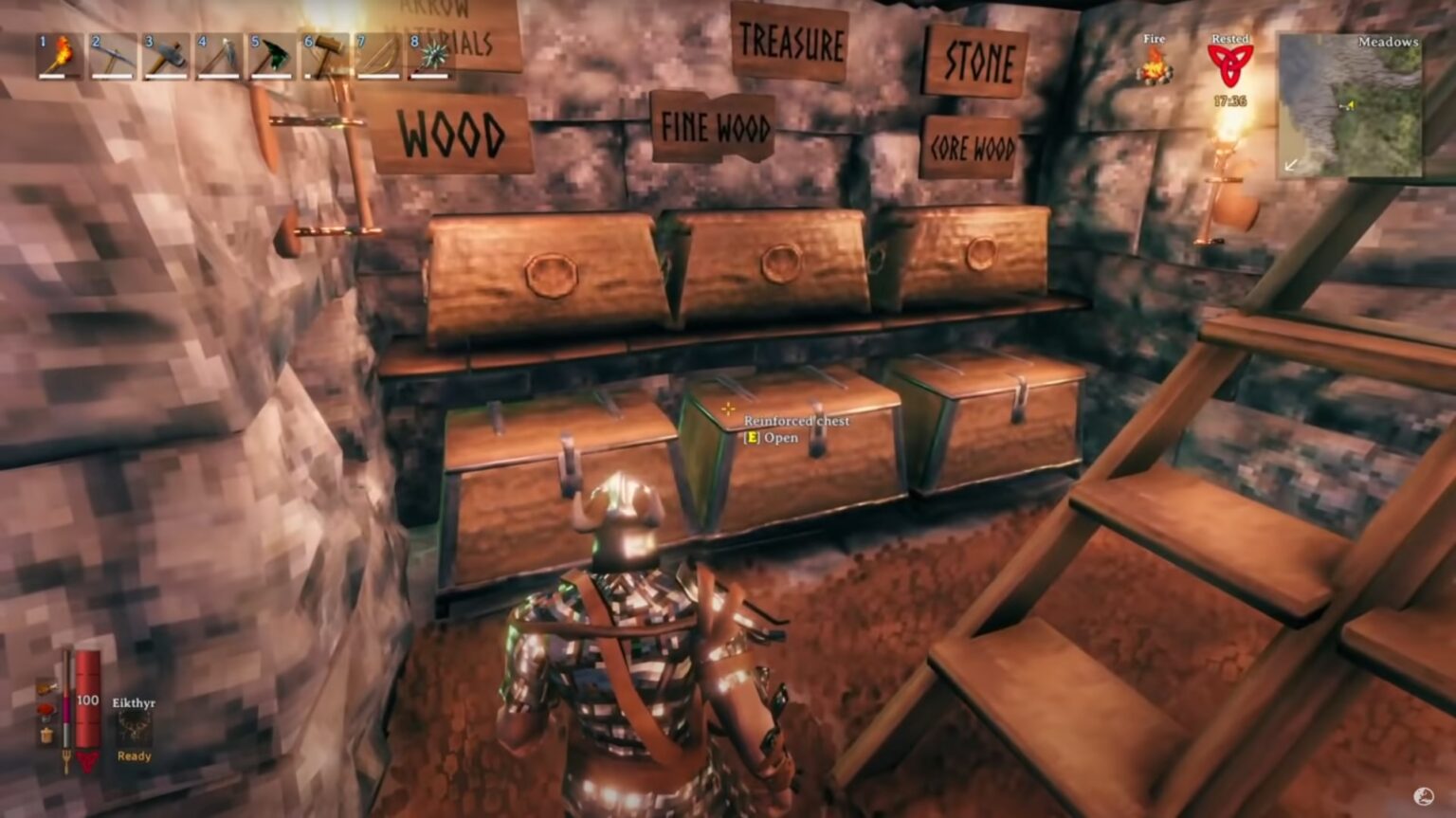The width and height of the screenshot is (1456, 818).
Task: Click the Ready label under Eikthyr
Action: pyautogui.click(x=133, y=755)
